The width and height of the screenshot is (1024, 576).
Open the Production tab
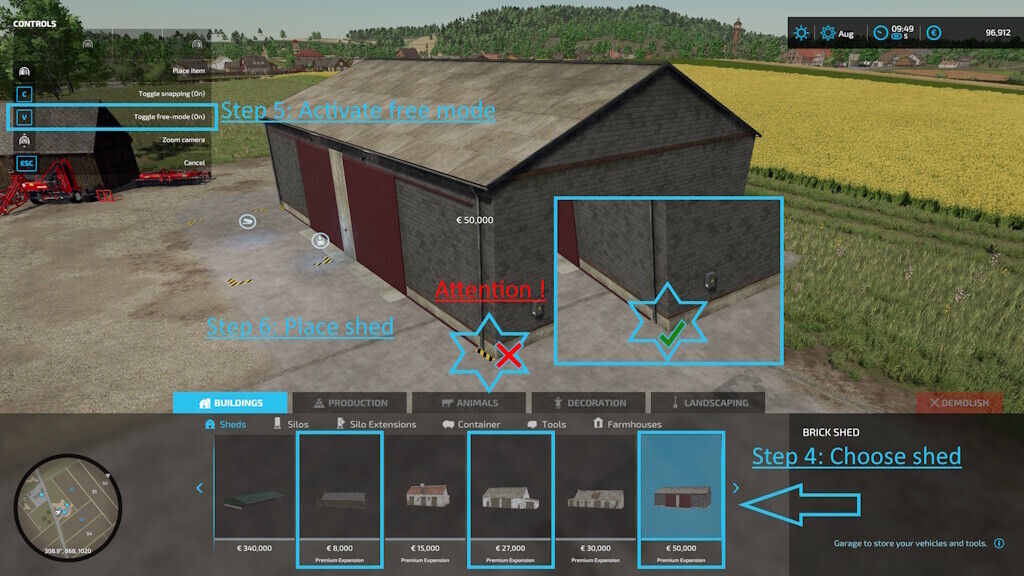pyautogui.click(x=350, y=403)
